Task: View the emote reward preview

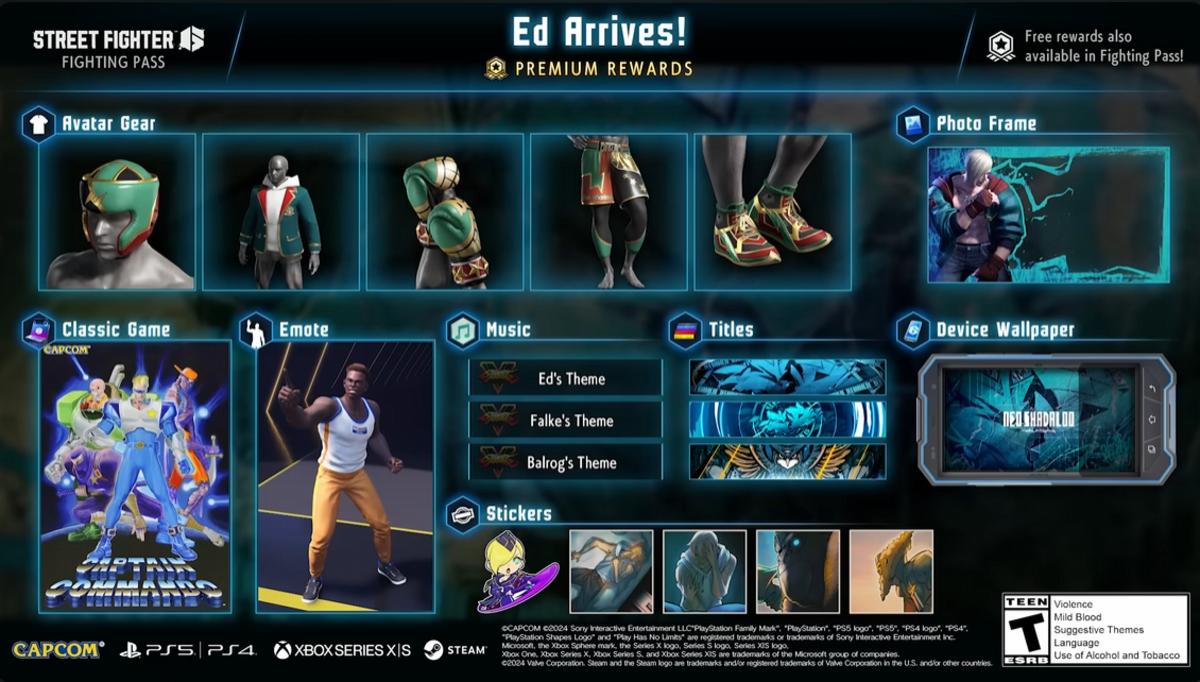Action: pos(346,476)
